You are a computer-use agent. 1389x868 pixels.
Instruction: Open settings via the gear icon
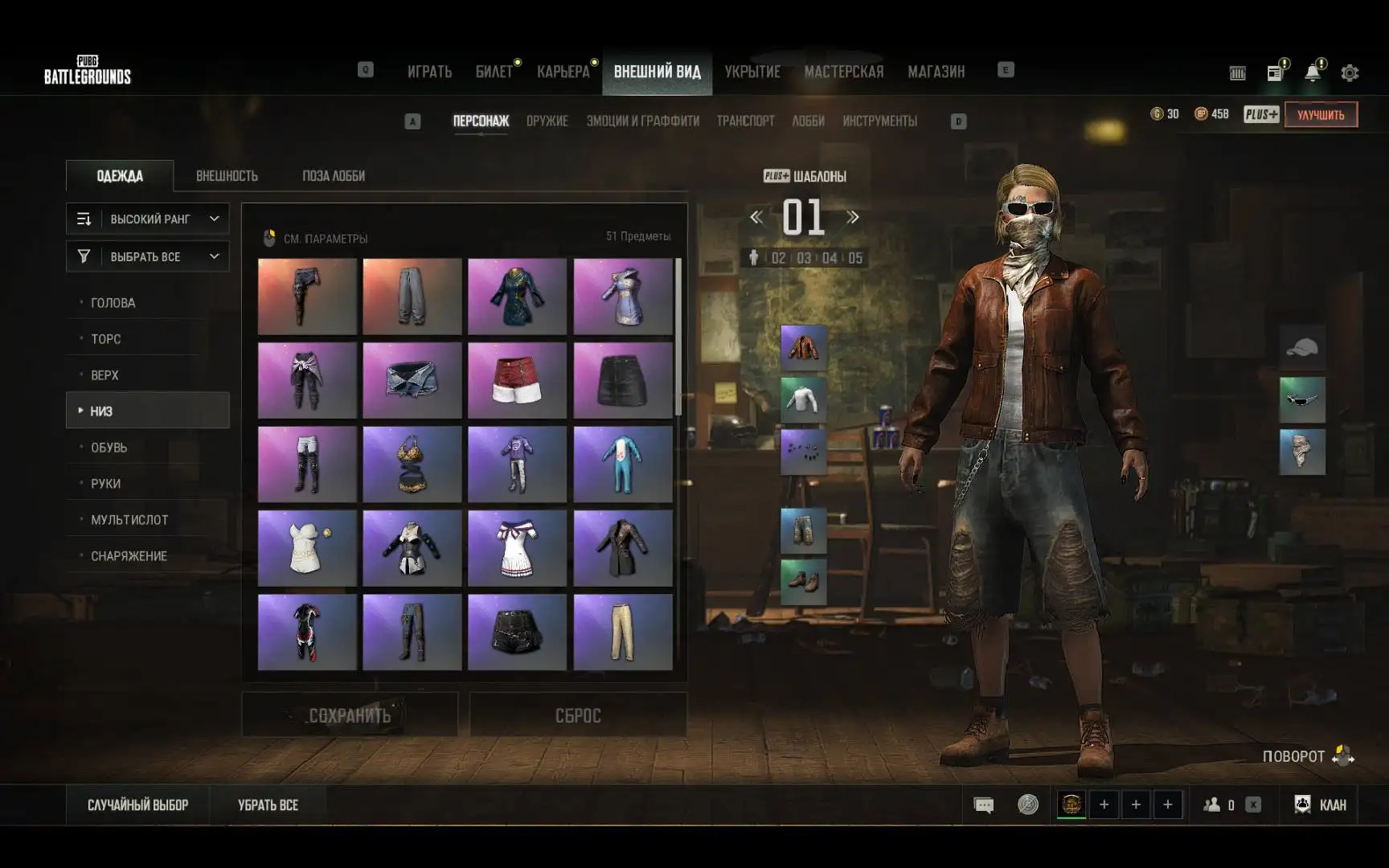click(x=1350, y=73)
